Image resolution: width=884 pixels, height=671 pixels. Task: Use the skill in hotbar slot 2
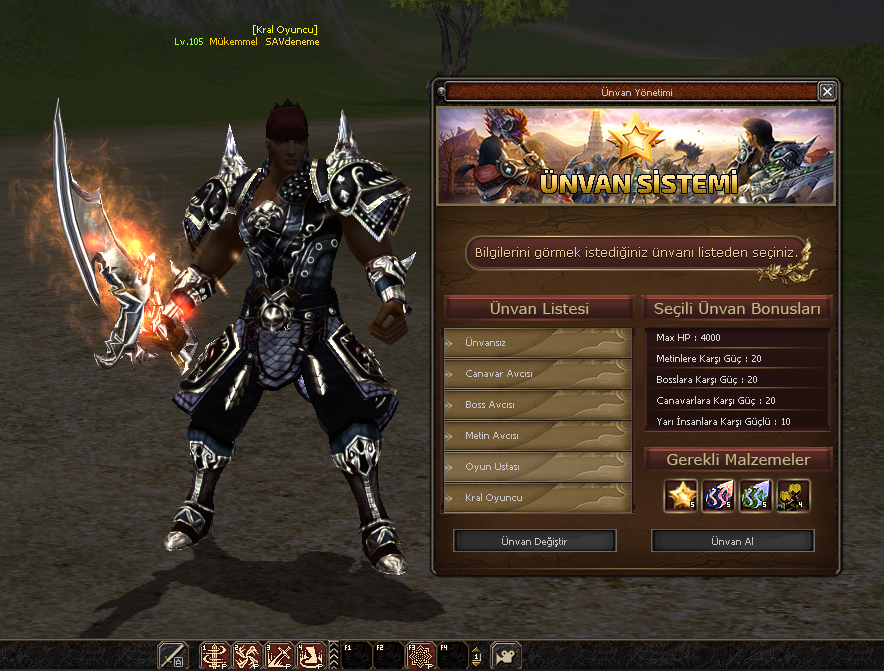click(247, 656)
